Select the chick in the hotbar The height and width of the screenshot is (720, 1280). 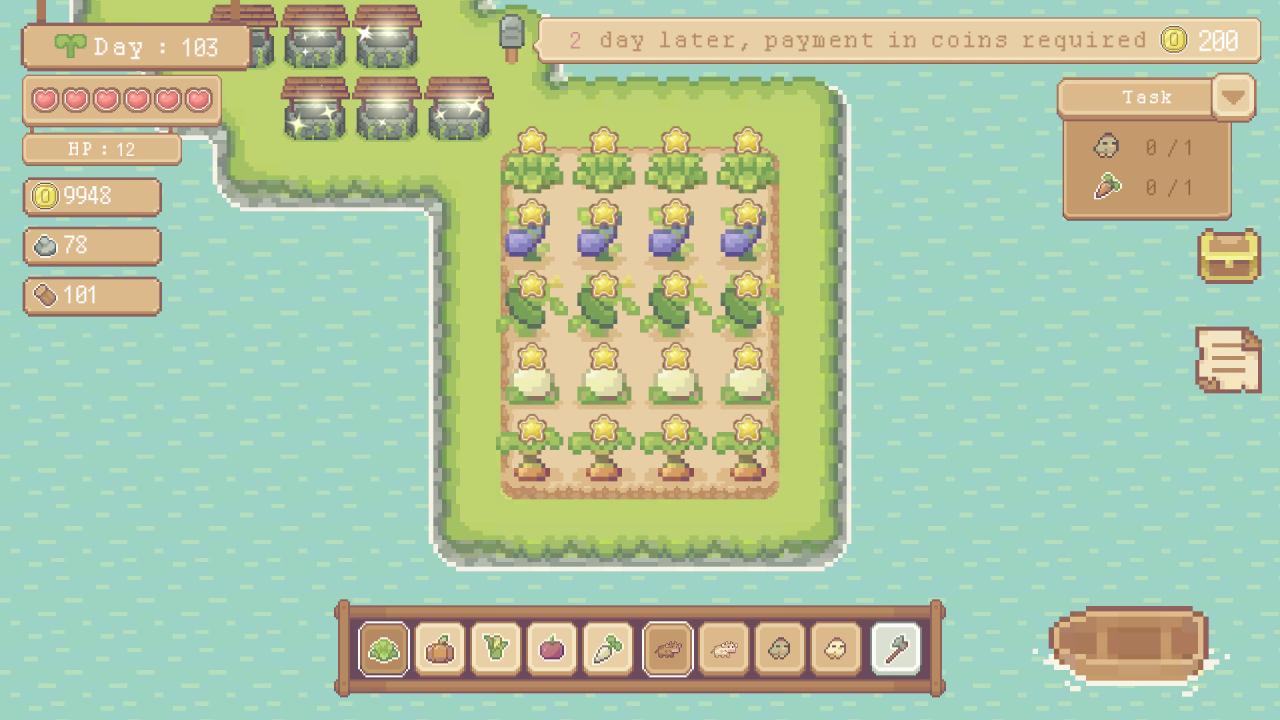(x=838, y=648)
